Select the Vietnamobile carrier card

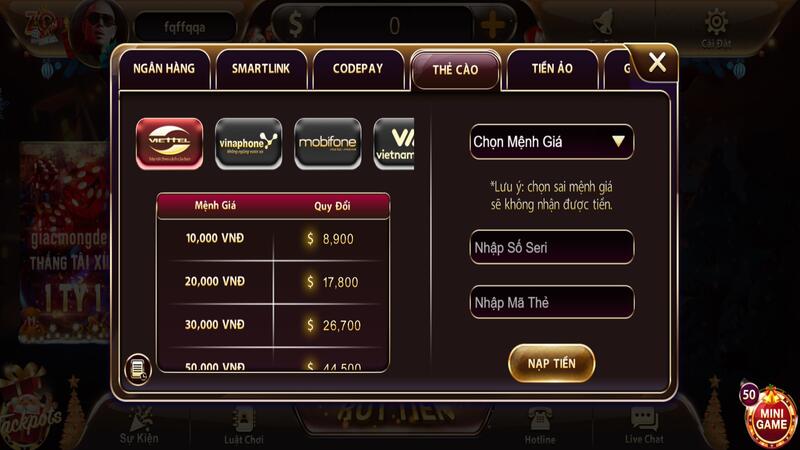[x=394, y=143]
